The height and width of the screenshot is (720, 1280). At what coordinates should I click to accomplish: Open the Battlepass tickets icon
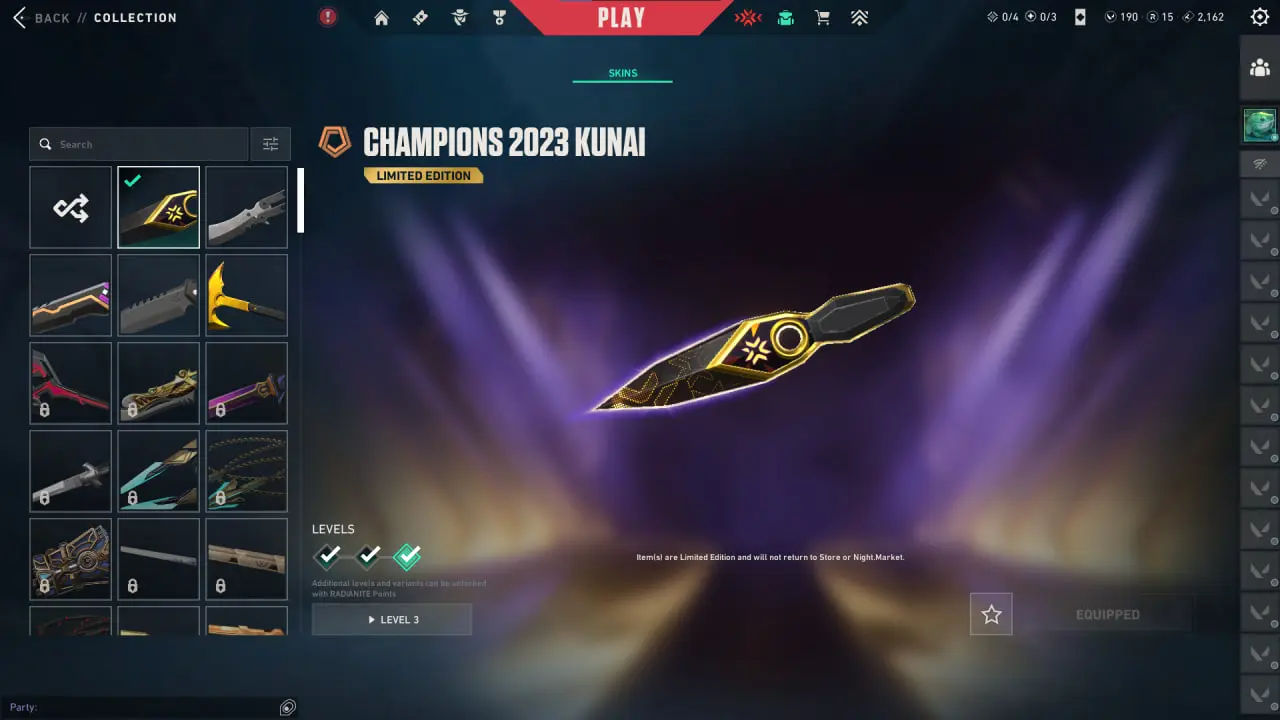point(420,17)
